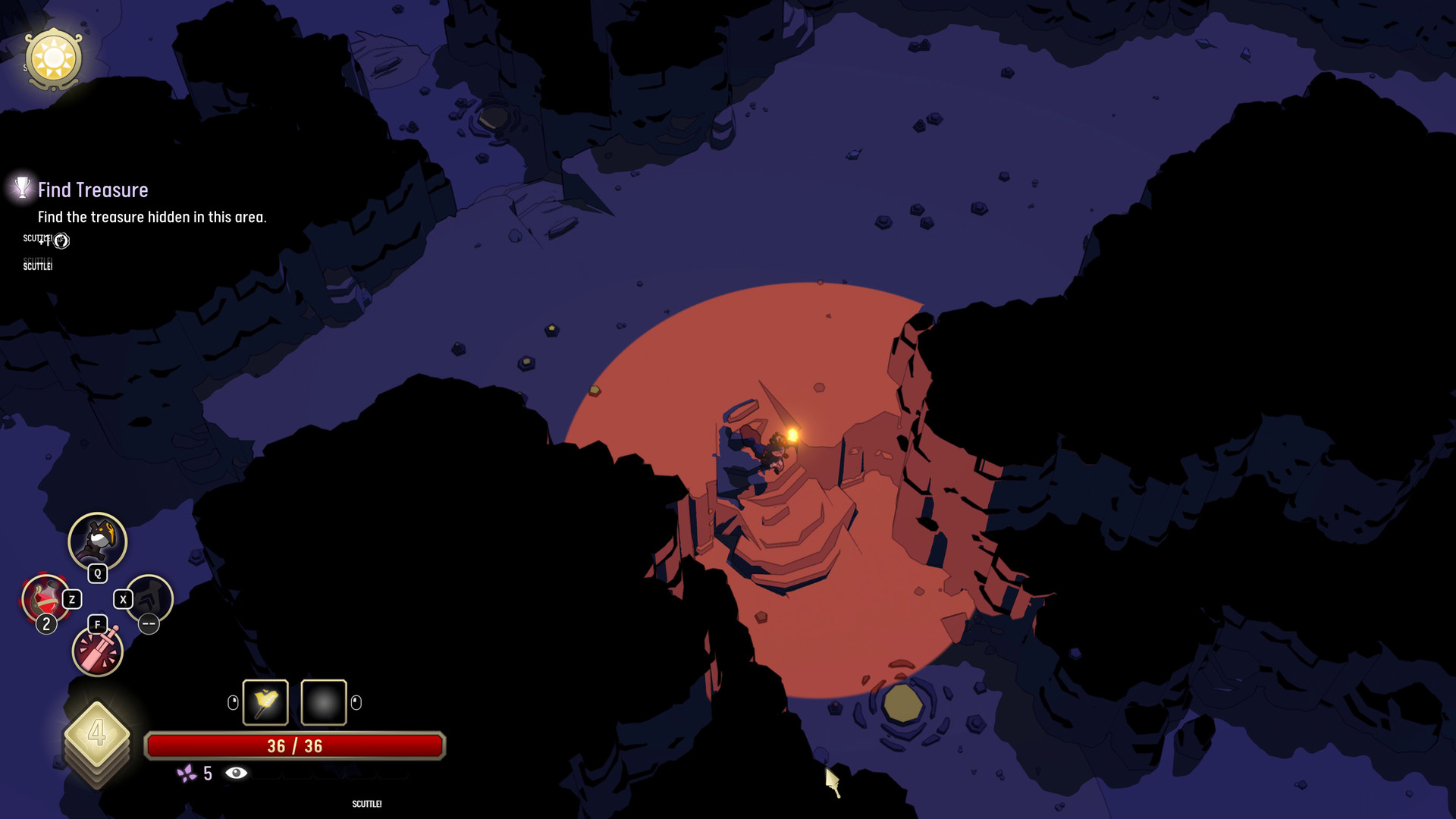This screenshot has height=819, width=1456.
Task: Expand the SCUTTLE! kill feed entry
Action: (x=38, y=265)
